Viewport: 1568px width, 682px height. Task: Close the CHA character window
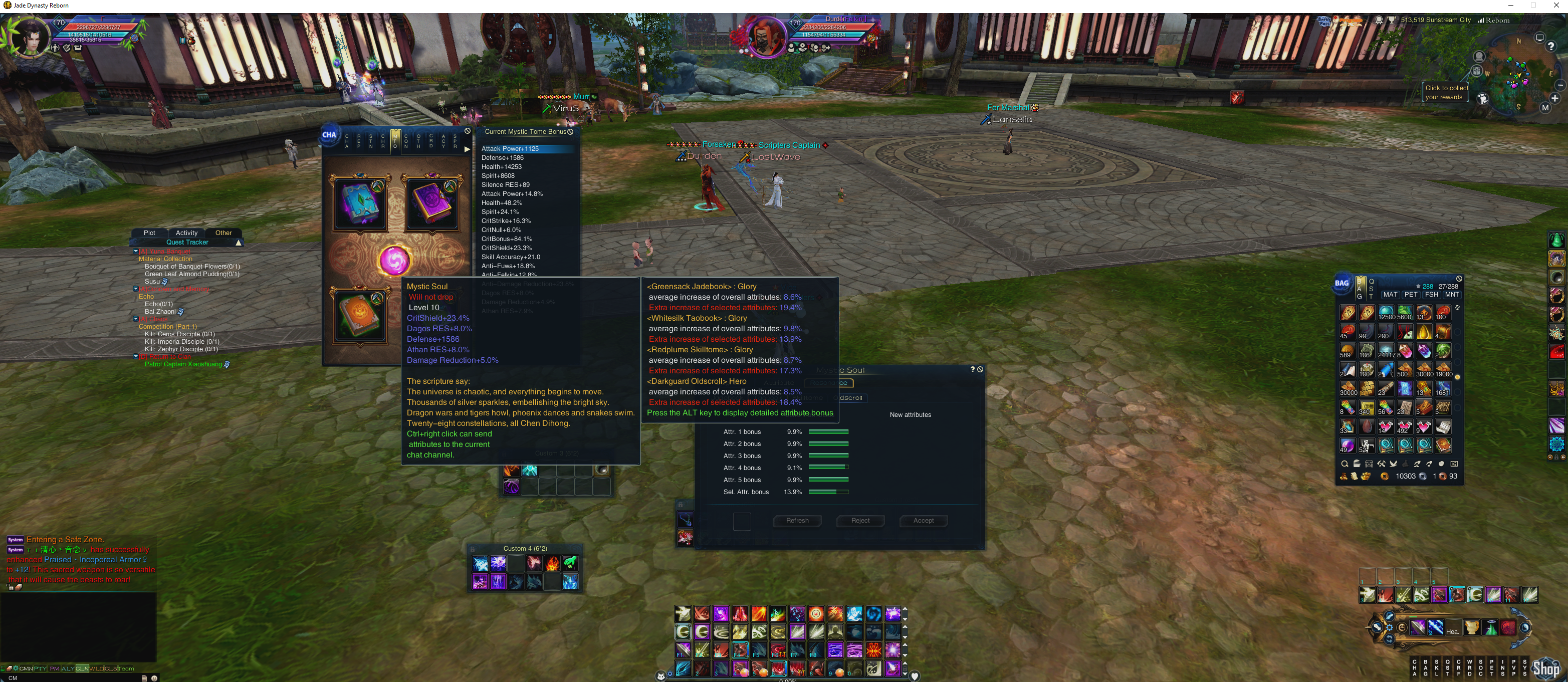tap(468, 131)
